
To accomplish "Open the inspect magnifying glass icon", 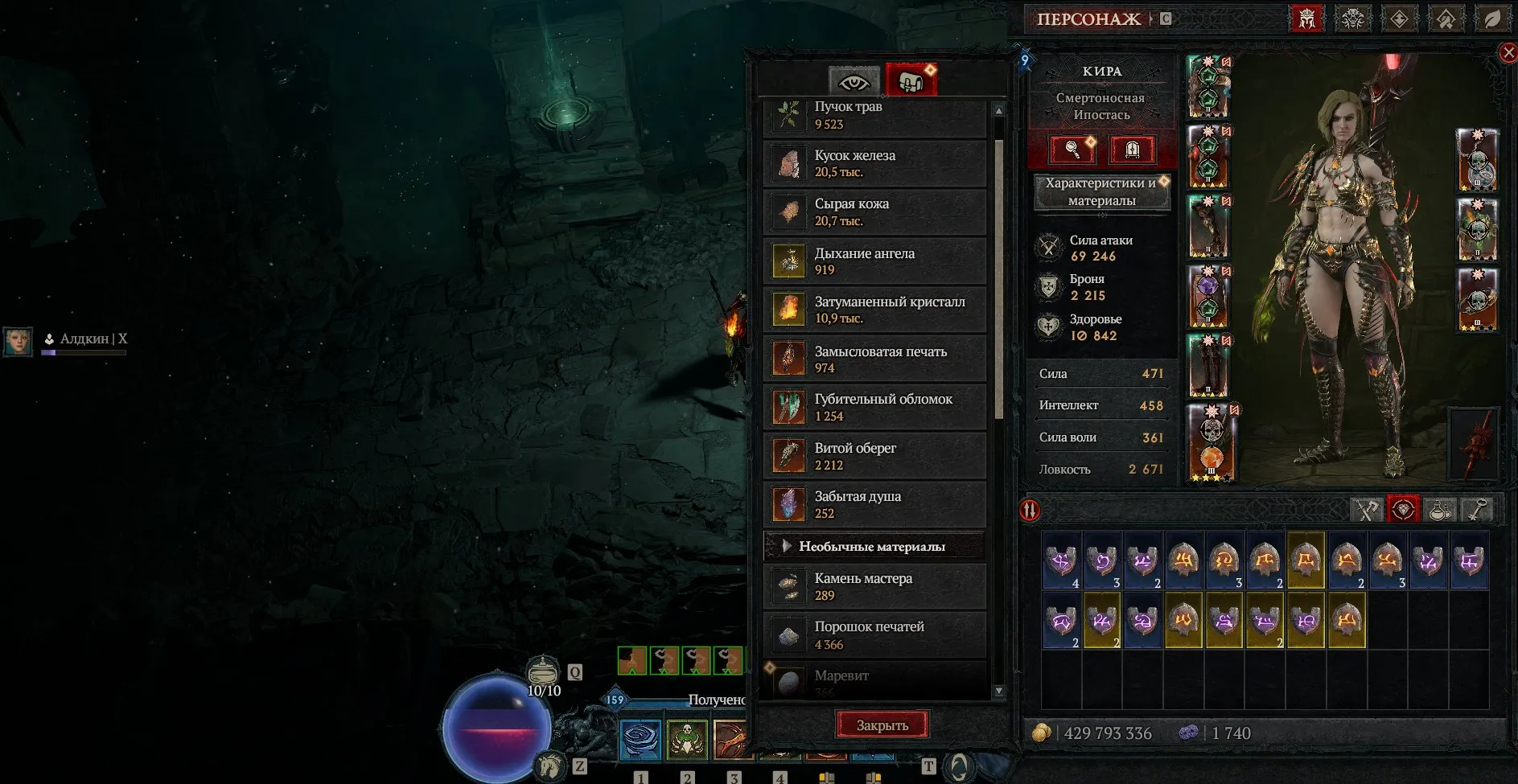I will tap(1071, 150).
